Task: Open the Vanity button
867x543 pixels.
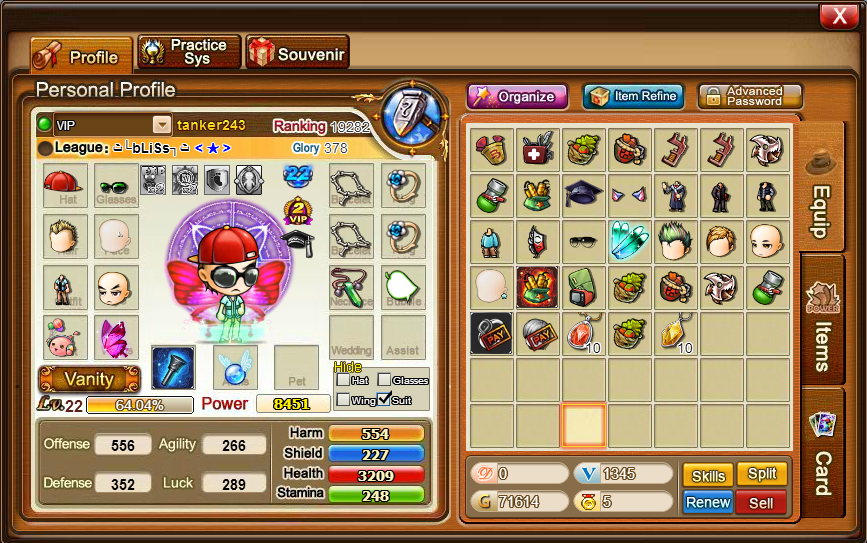Action: (89, 379)
